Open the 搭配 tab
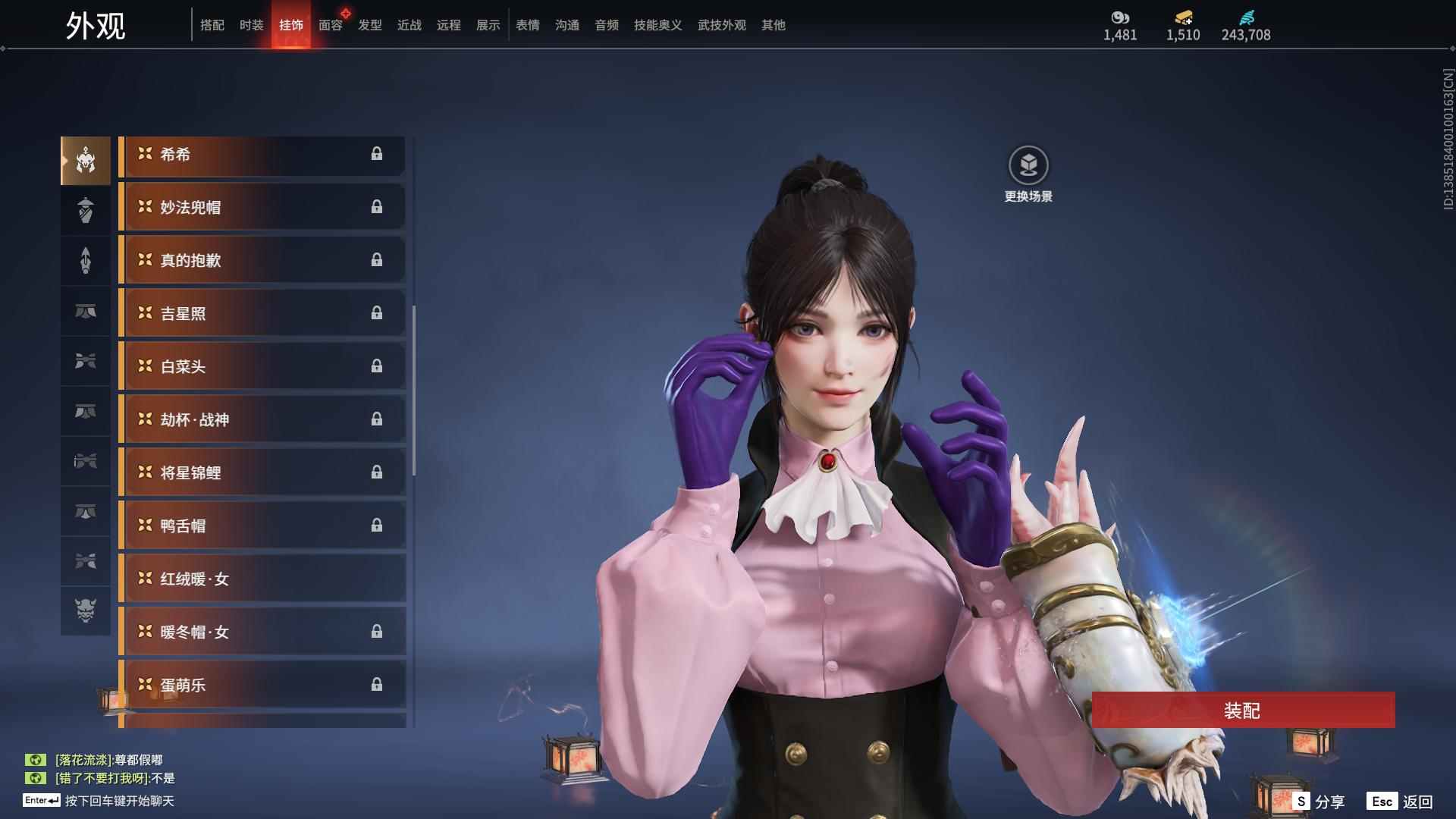This screenshot has height=819, width=1456. click(212, 25)
